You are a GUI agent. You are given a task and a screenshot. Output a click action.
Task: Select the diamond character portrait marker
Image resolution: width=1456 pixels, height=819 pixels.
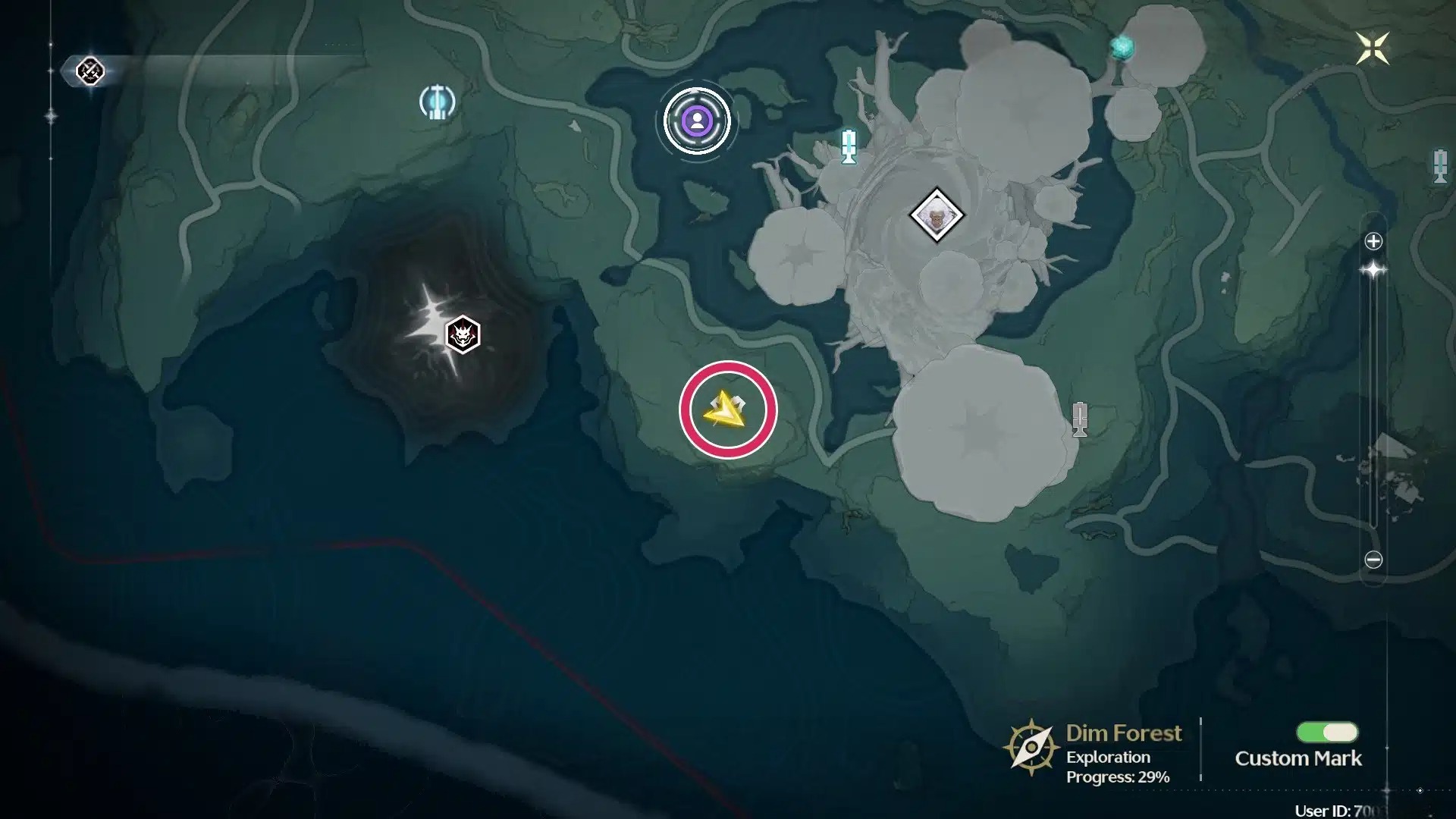point(937,215)
